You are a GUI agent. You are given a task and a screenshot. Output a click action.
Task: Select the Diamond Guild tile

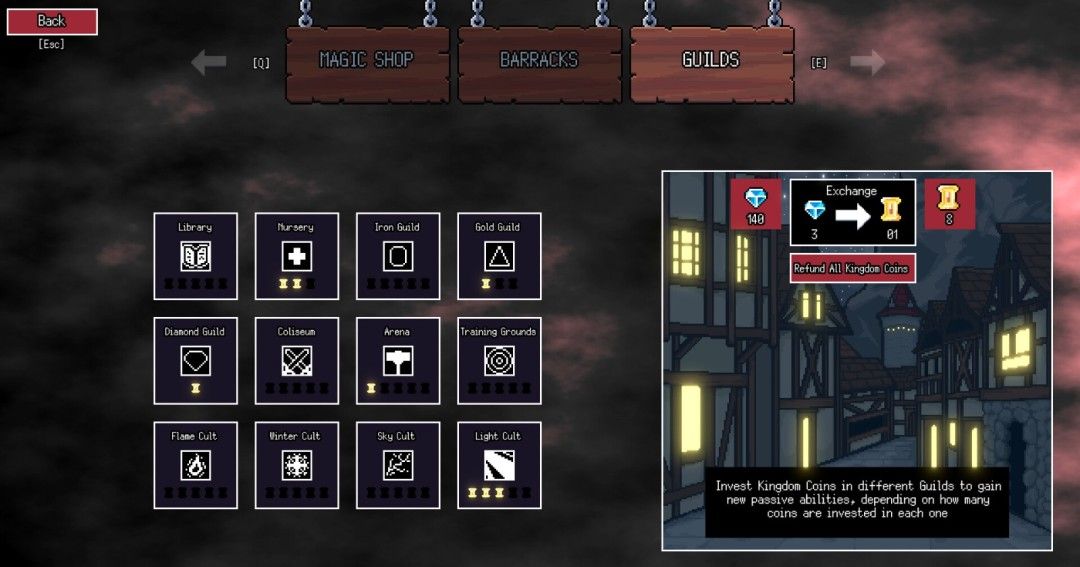[196, 361]
